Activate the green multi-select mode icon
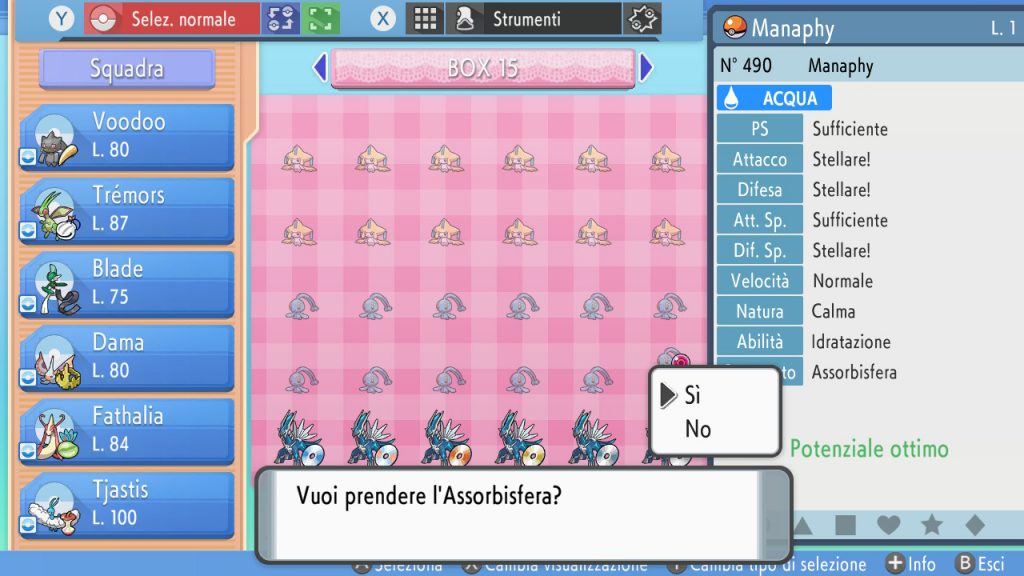The height and width of the screenshot is (576, 1024). tap(320, 19)
